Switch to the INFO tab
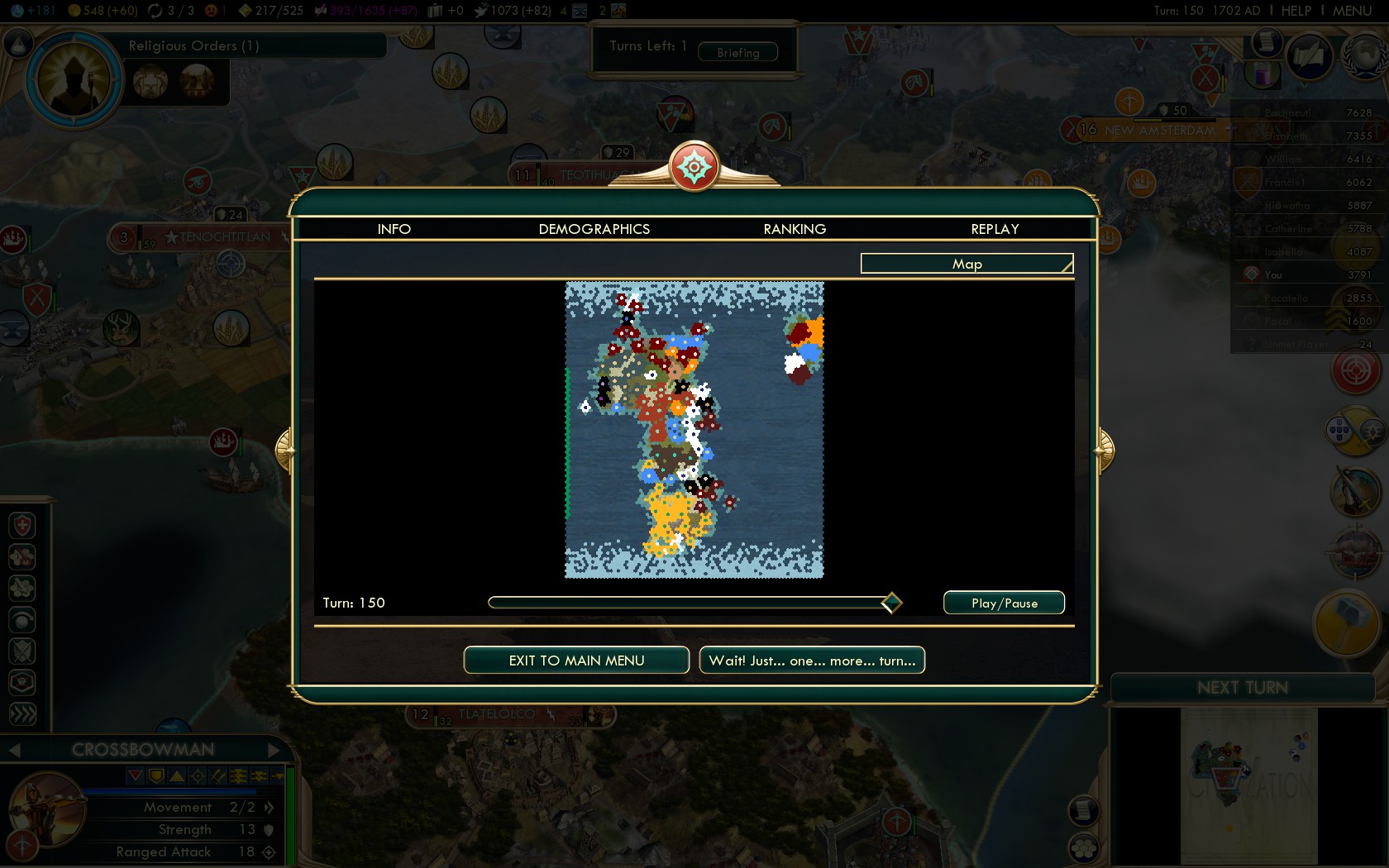Screen dimensions: 1389x868 (x=394, y=229)
